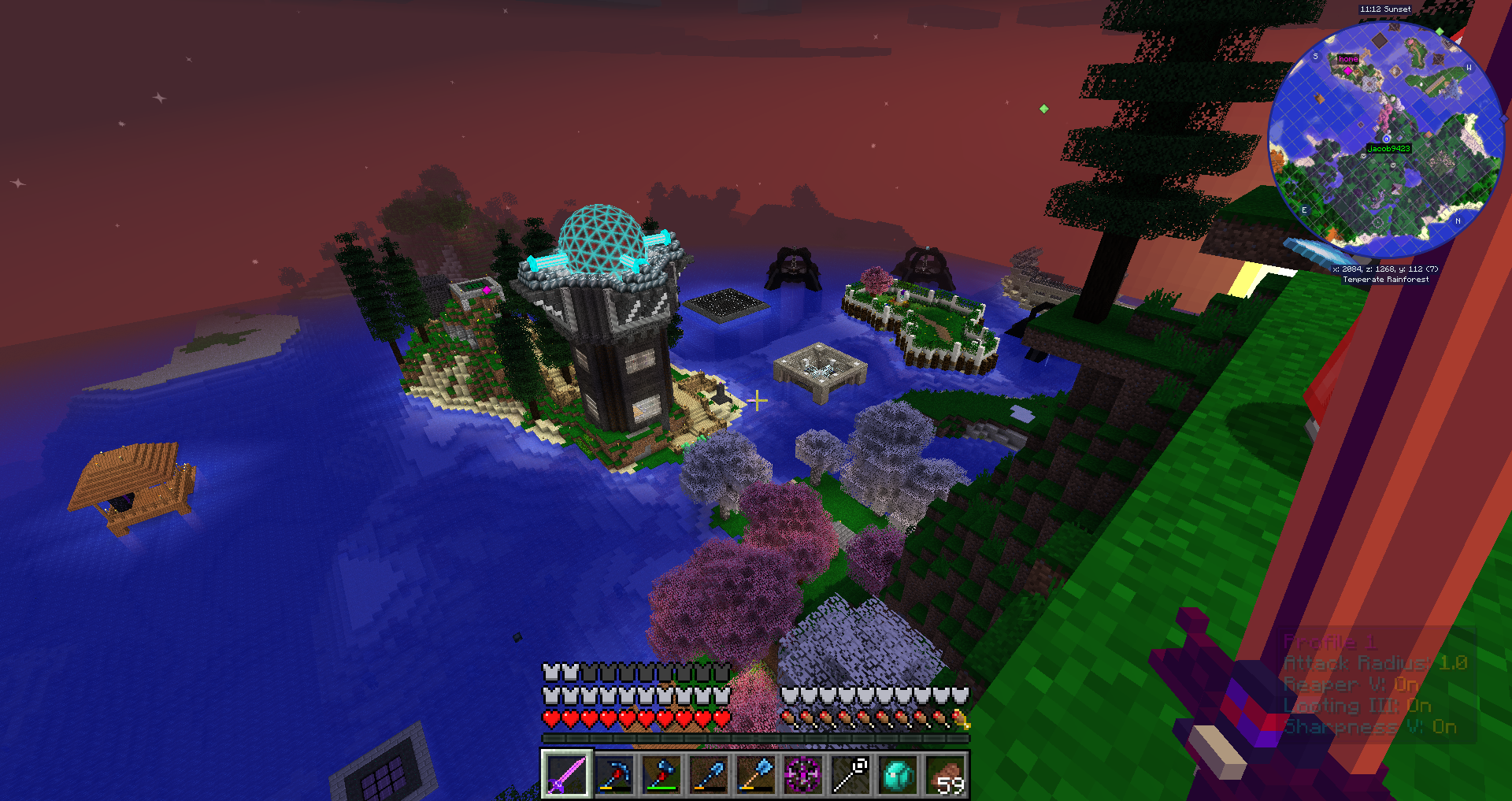Viewport: 1512px width, 801px height.
Task: Select the shovel with the tan handle
Action: click(x=755, y=774)
